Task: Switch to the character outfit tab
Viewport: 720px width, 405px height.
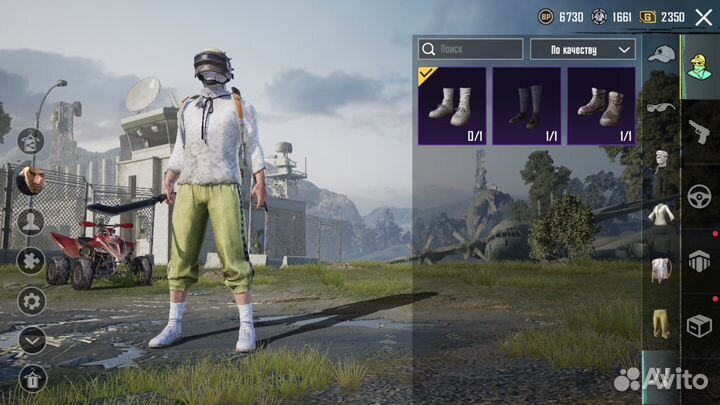Action: pos(697,67)
